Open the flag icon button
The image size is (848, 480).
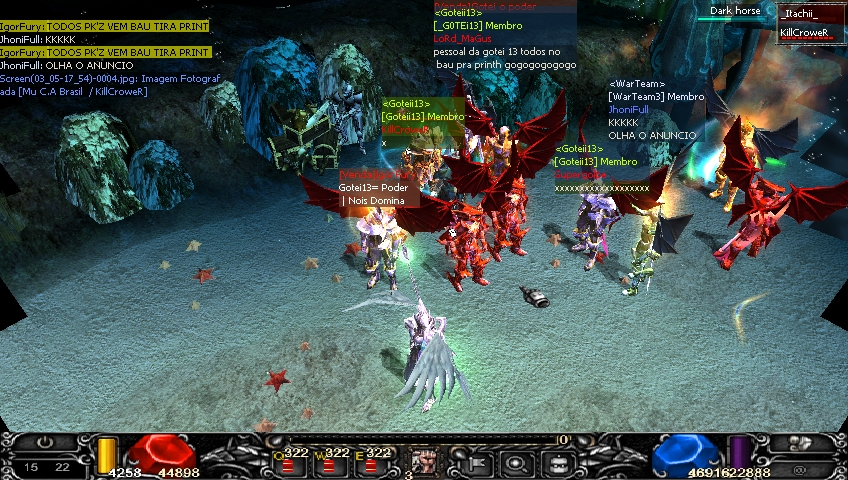(x=478, y=462)
